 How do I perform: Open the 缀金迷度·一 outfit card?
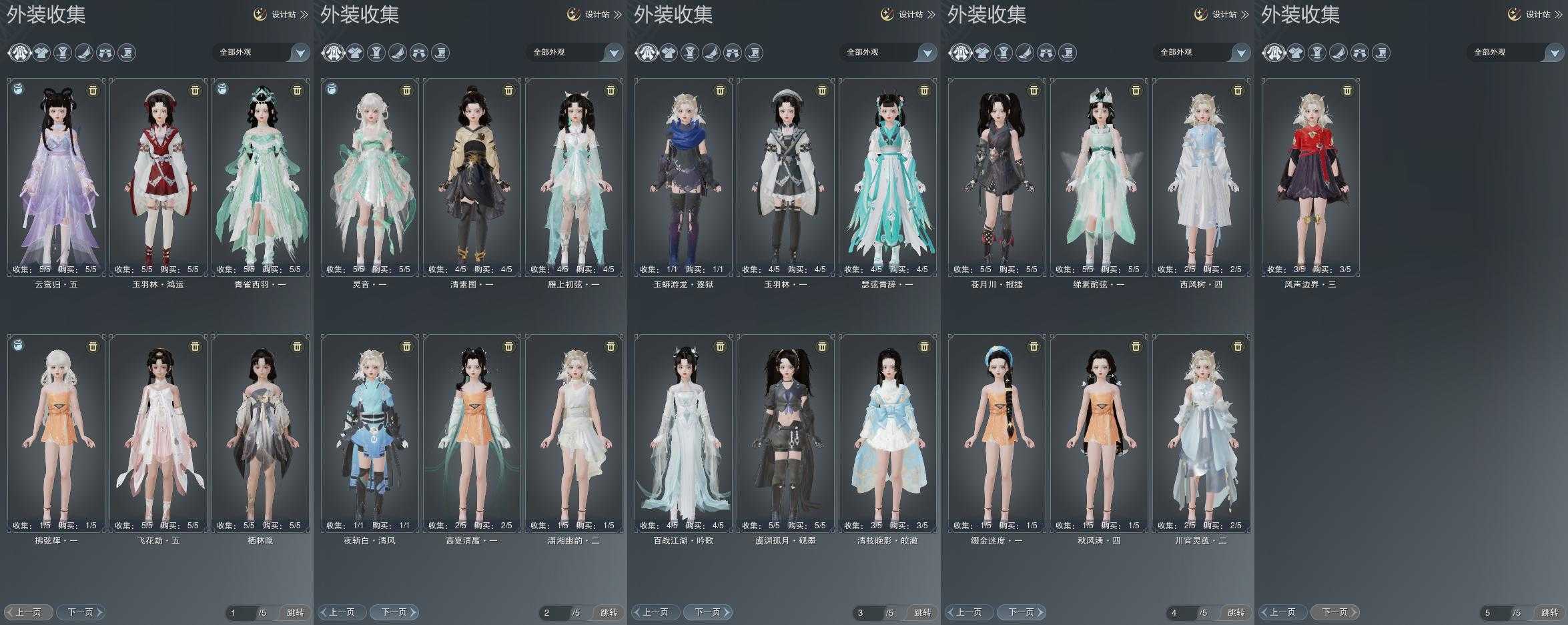[997, 433]
